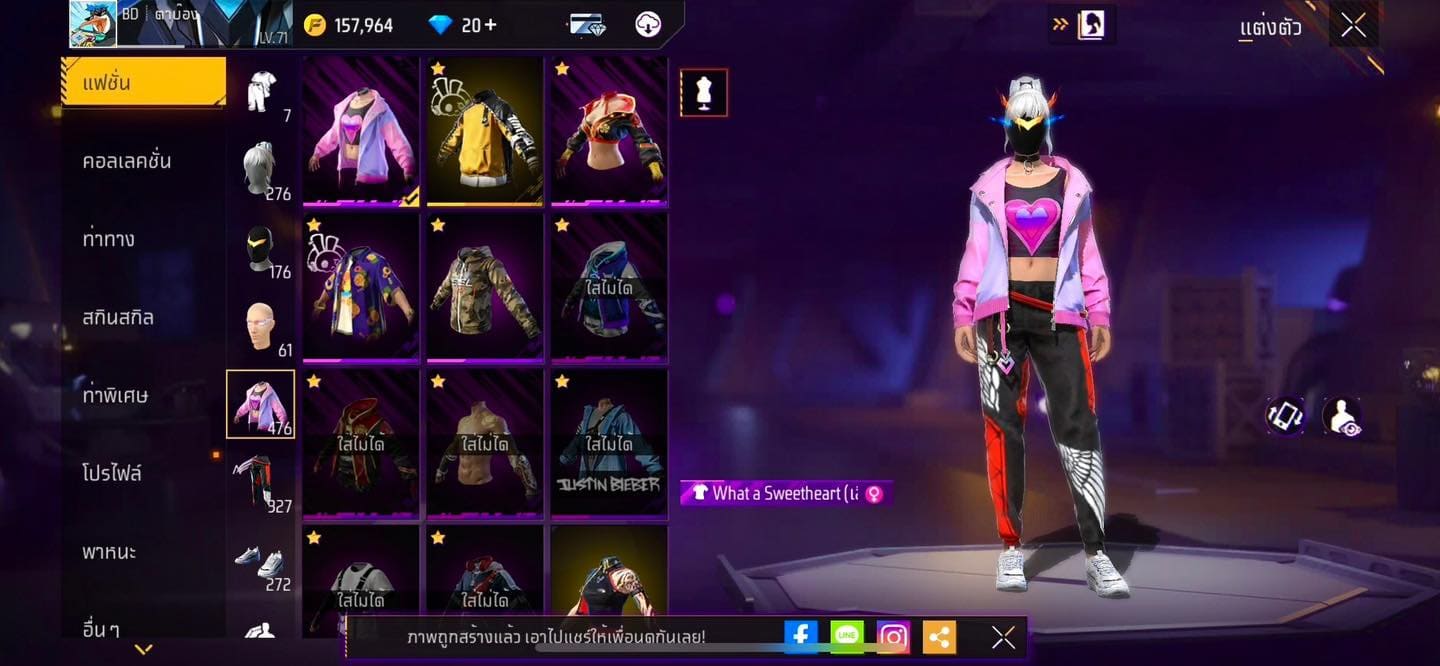Share the screenshot via Instagram
The height and width of the screenshot is (666, 1440).
[x=893, y=636]
